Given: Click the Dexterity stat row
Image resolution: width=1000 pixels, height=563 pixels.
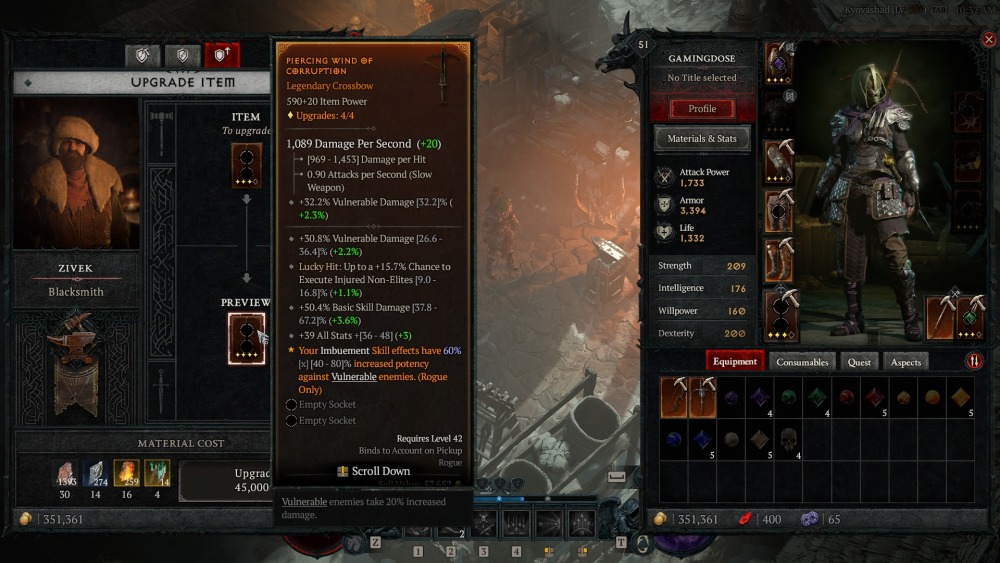Looking at the screenshot, I should pos(702,333).
